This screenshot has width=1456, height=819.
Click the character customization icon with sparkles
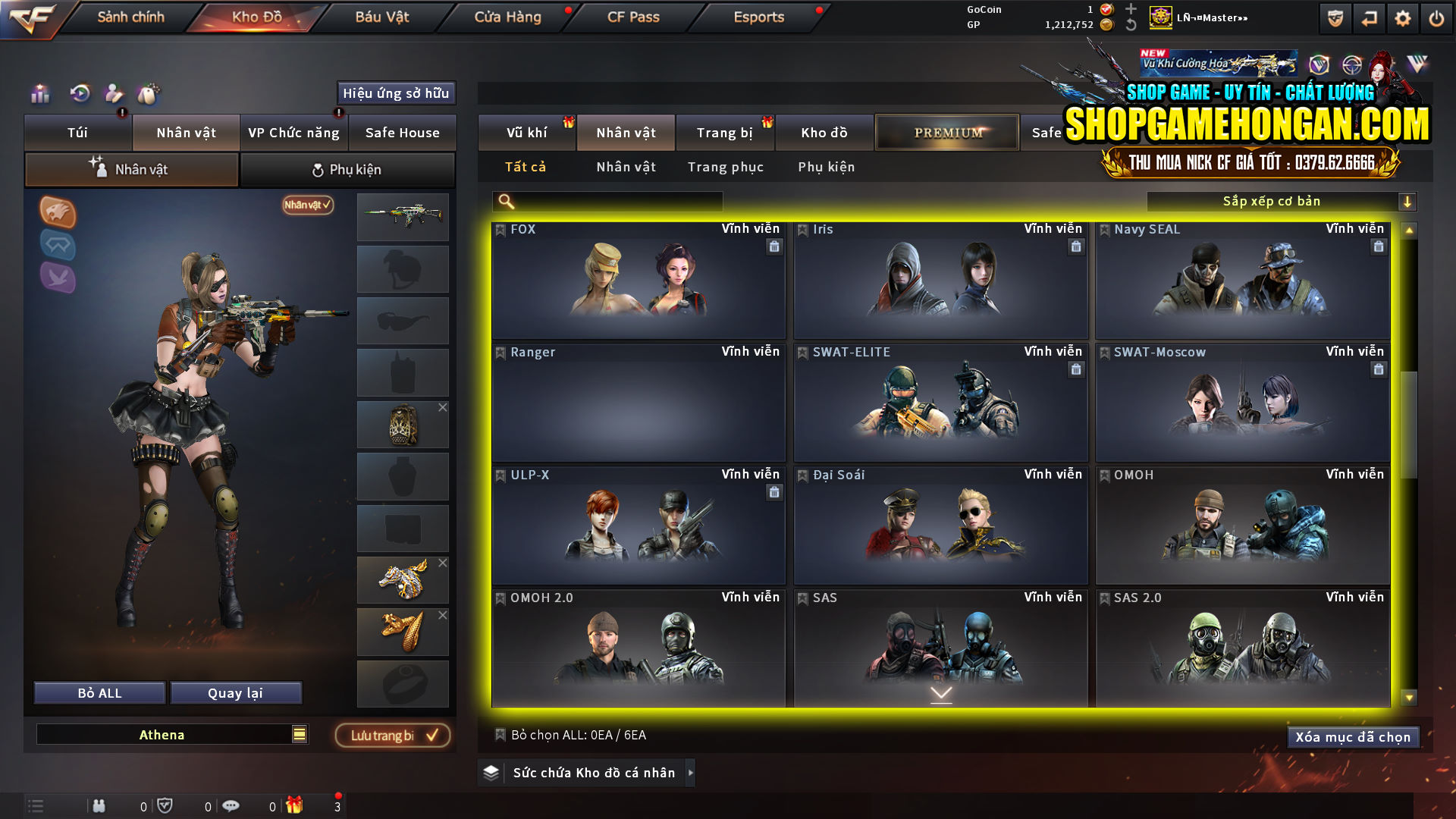point(114,95)
